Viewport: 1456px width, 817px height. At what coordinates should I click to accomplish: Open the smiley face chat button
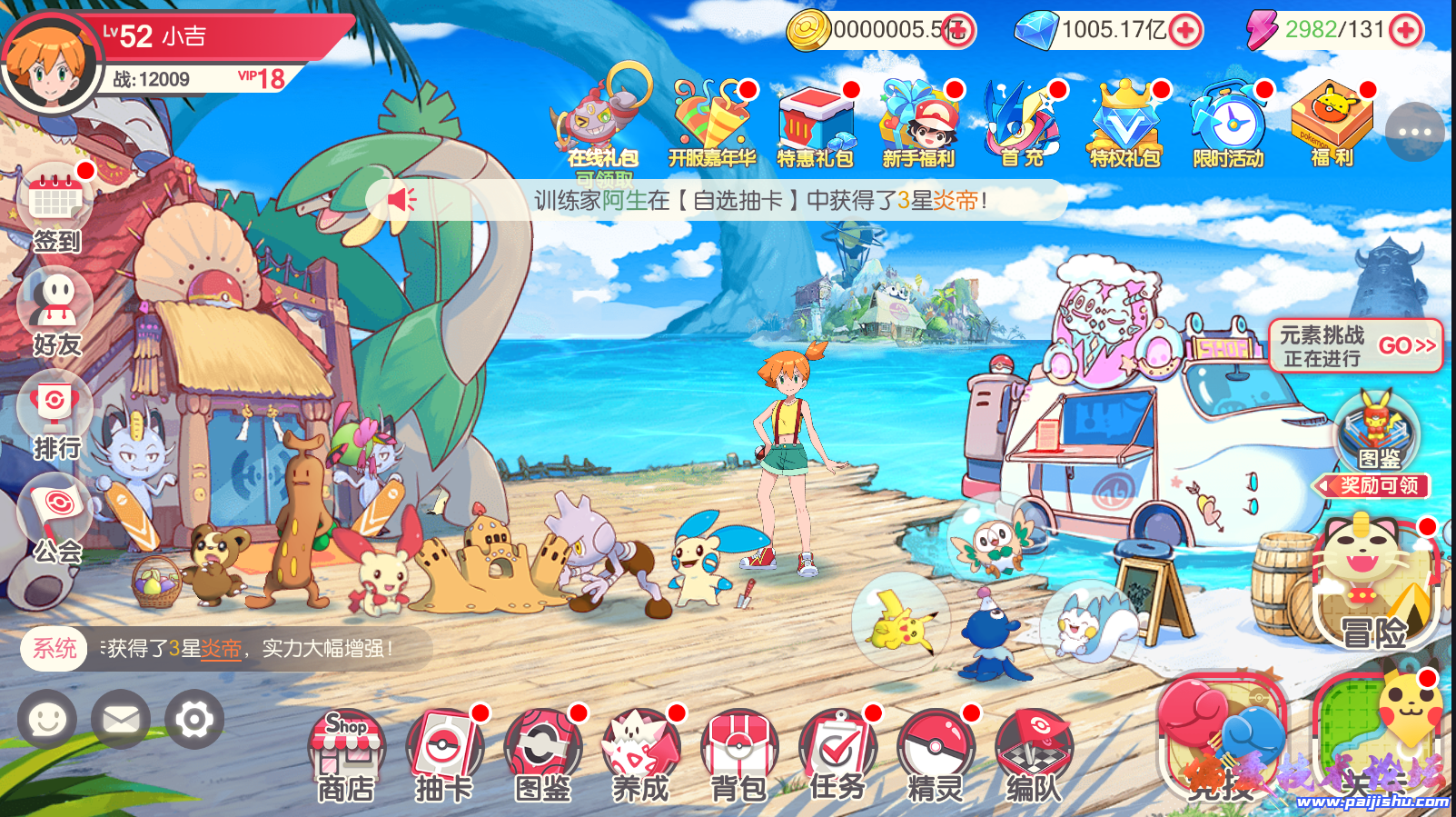pyautogui.click(x=47, y=720)
